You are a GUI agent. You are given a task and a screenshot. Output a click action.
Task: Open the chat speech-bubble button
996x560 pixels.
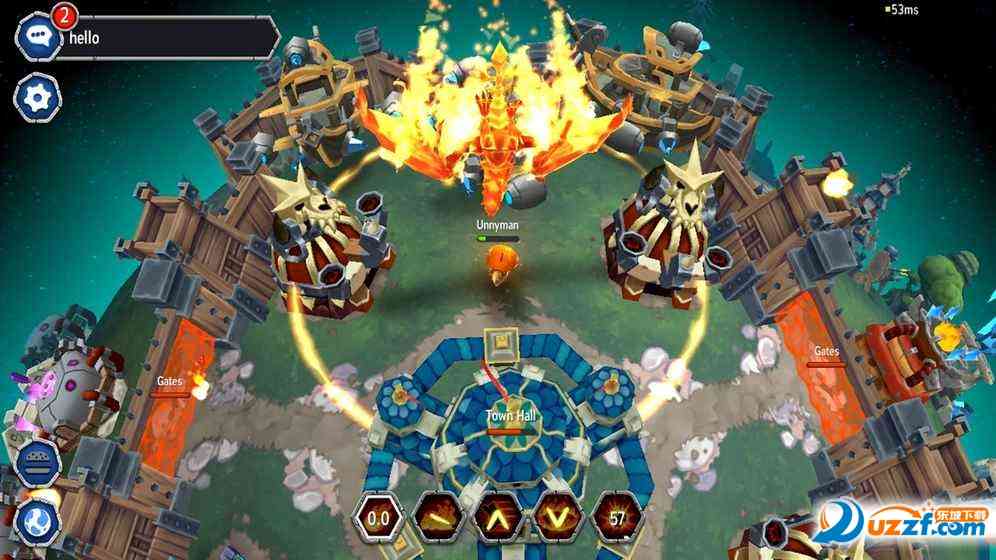point(38,36)
